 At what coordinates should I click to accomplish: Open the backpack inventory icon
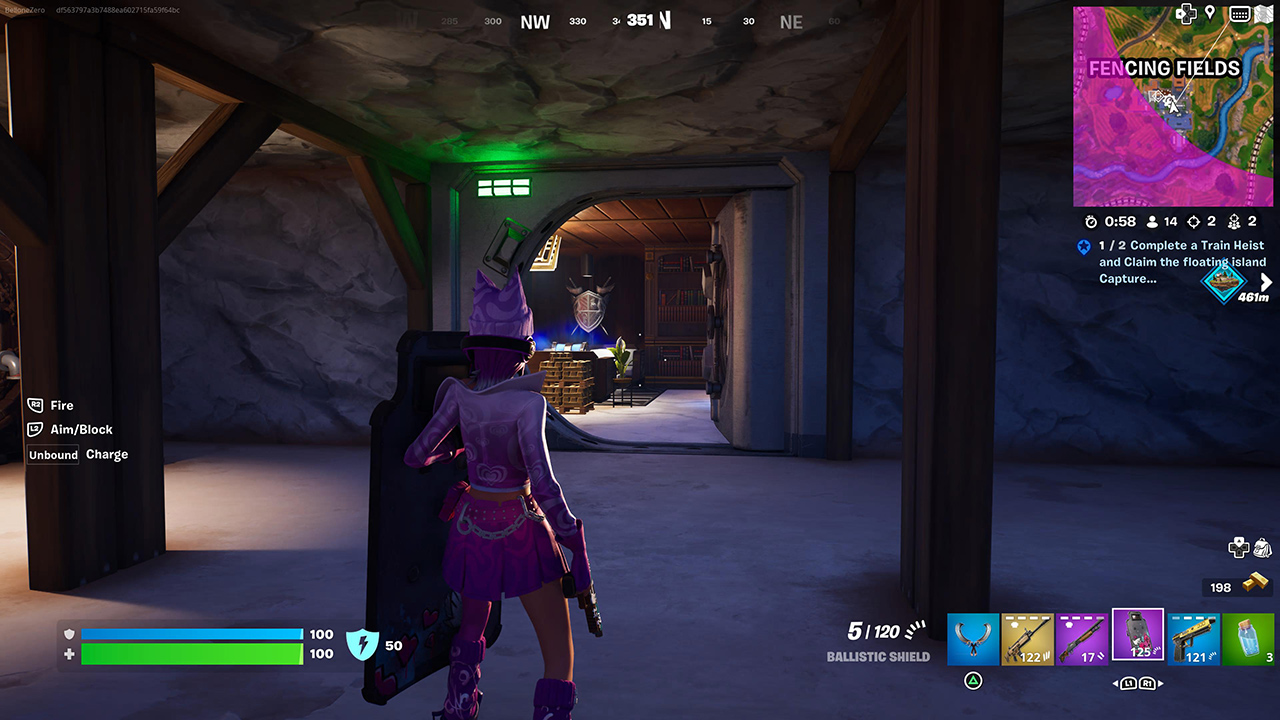[x=1261, y=548]
